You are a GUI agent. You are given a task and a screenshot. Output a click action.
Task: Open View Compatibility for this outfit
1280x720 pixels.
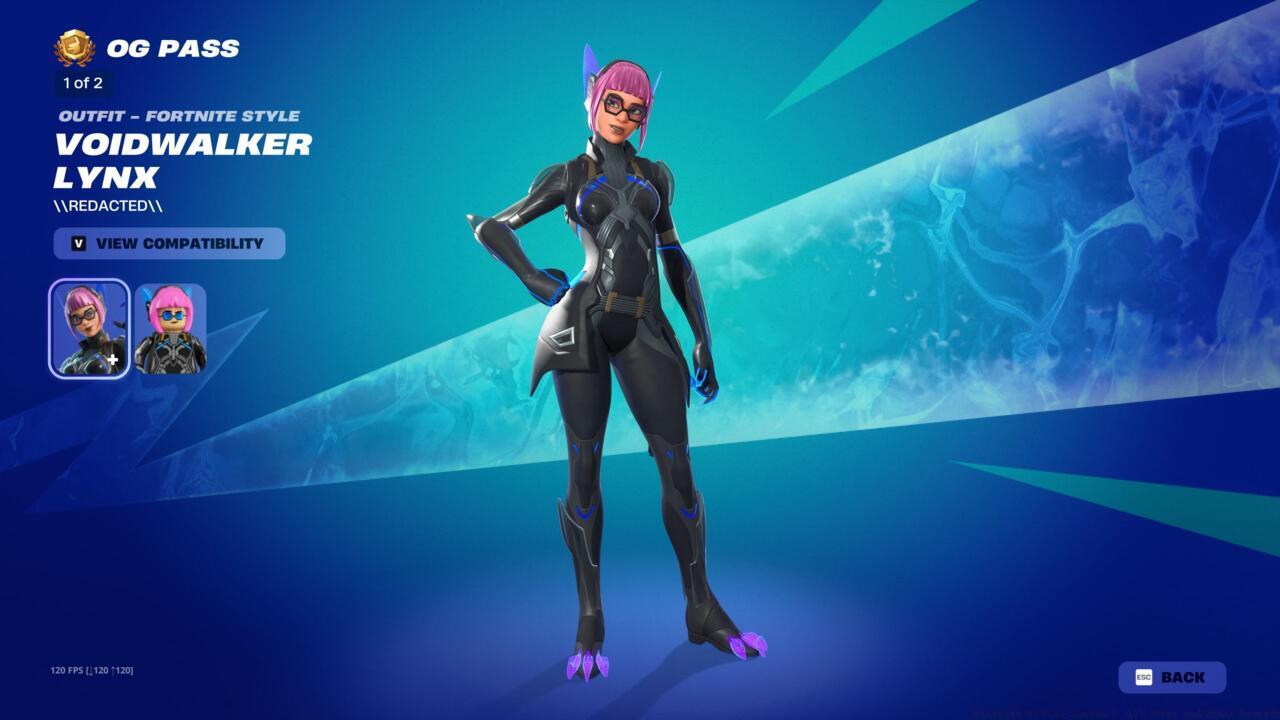170,243
